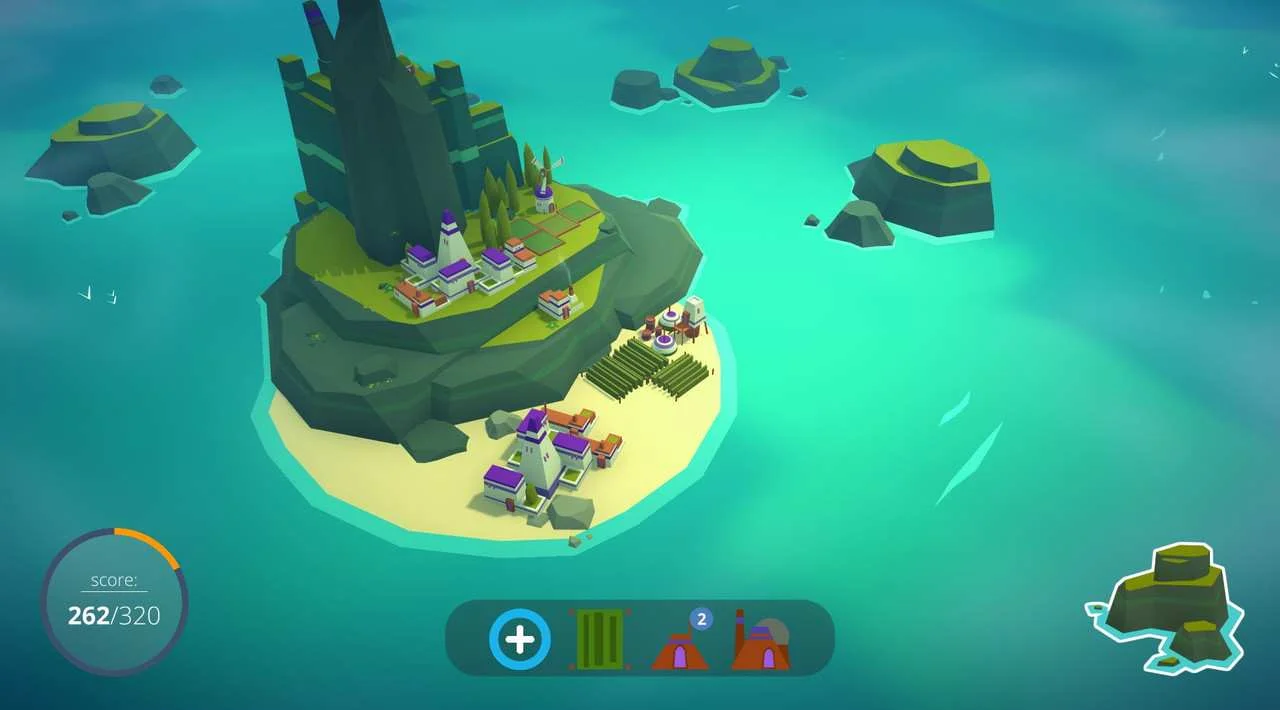Choose the orange building with the grey dome
The width and height of the screenshot is (1280, 710).
click(761, 643)
